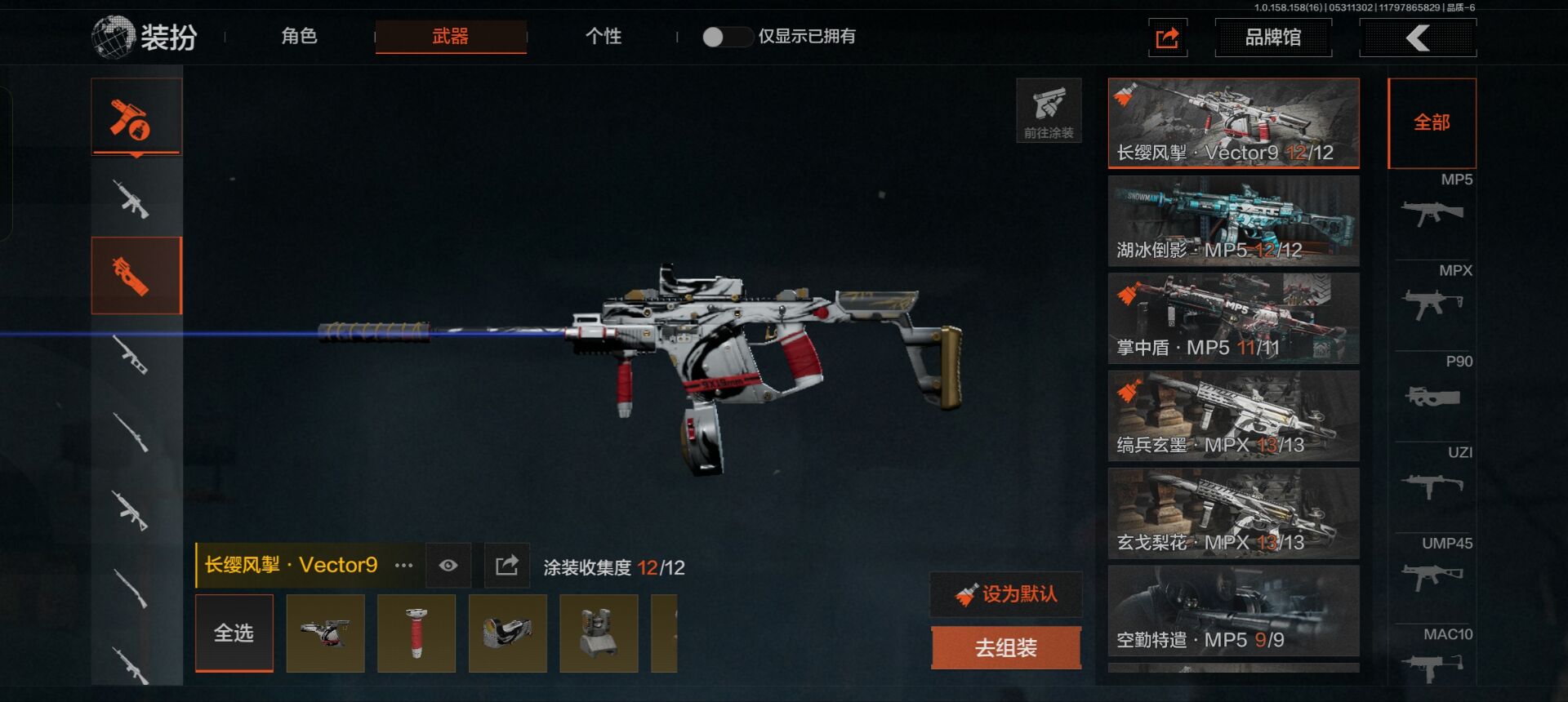Image resolution: width=1568 pixels, height=702 pixels.
Task: Select all parts with 全选
Action: tap(234, 633)
